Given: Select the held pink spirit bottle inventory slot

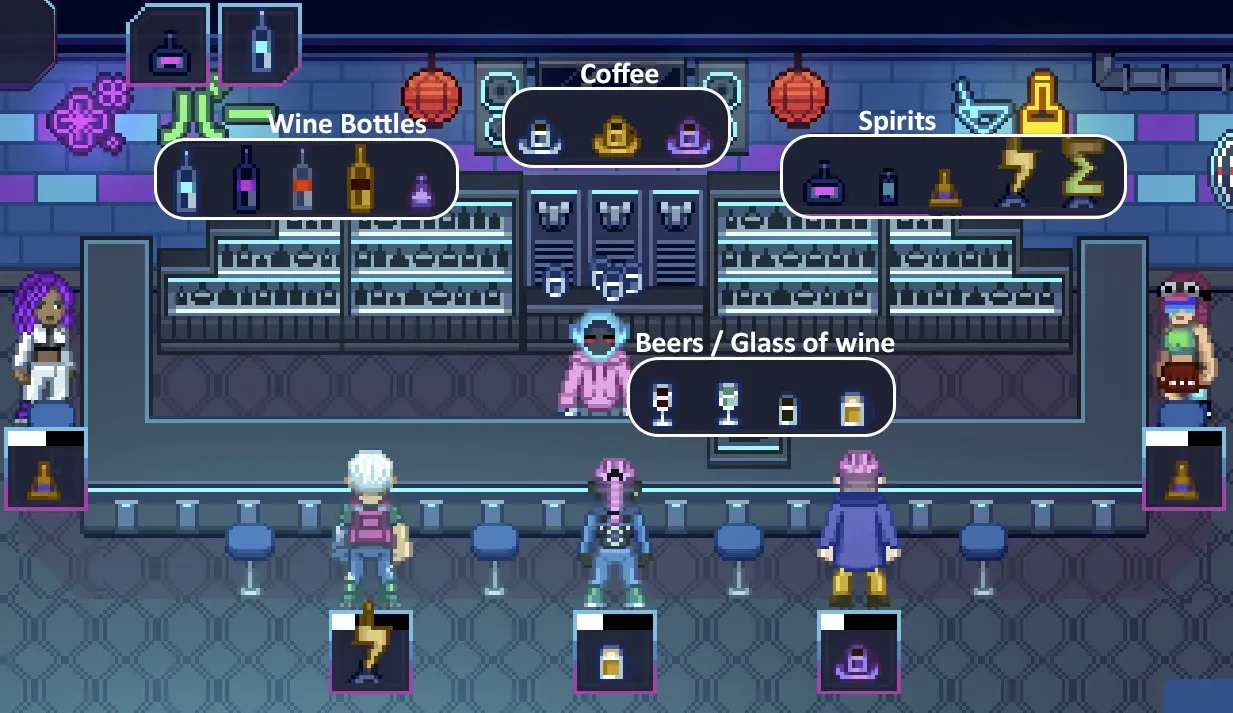Looking at the screenshot, I should (x=167, y=48).
